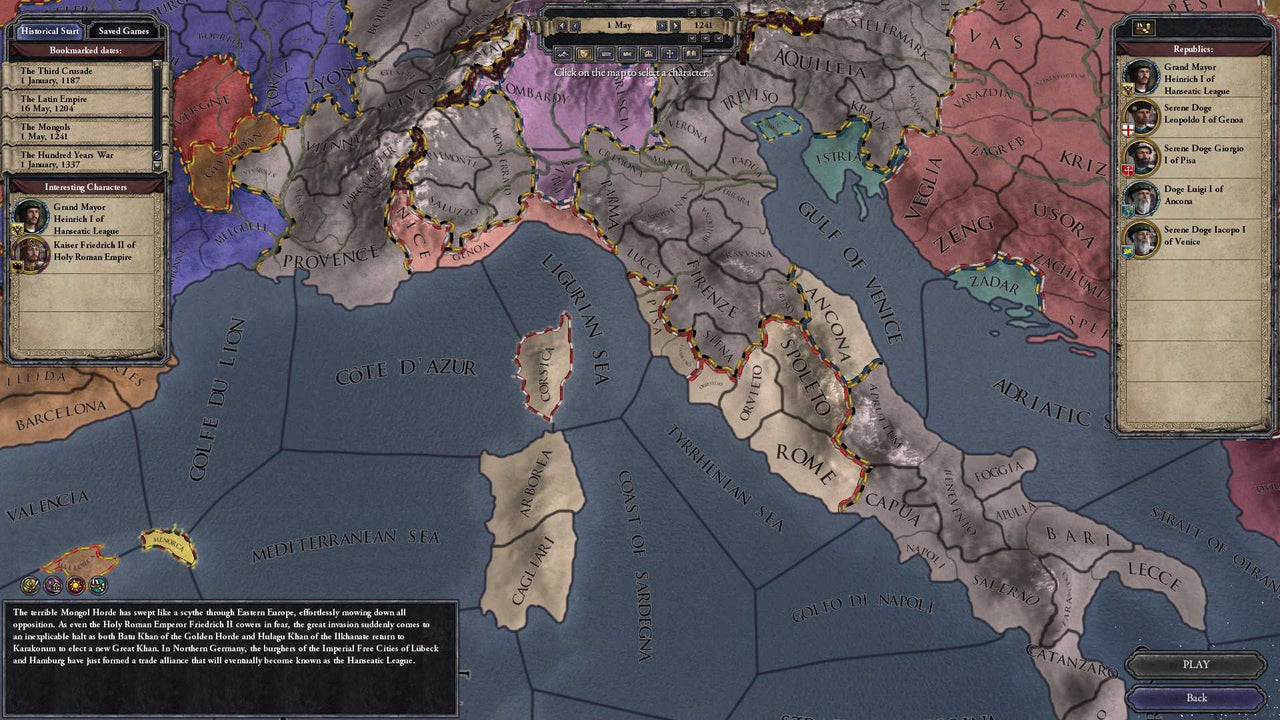Viewport: 1280px width, 720px height.
Task: Click the sun emblem round icon
Action: 75,585
